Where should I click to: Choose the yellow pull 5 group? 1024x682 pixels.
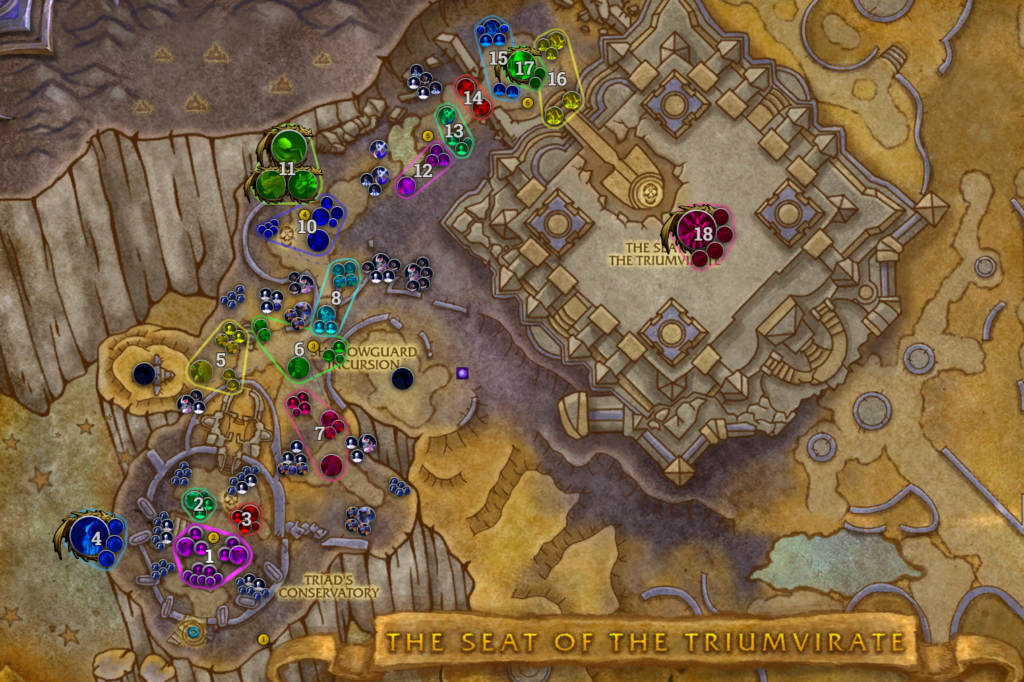pyautogui.click(x=221, y=356)
